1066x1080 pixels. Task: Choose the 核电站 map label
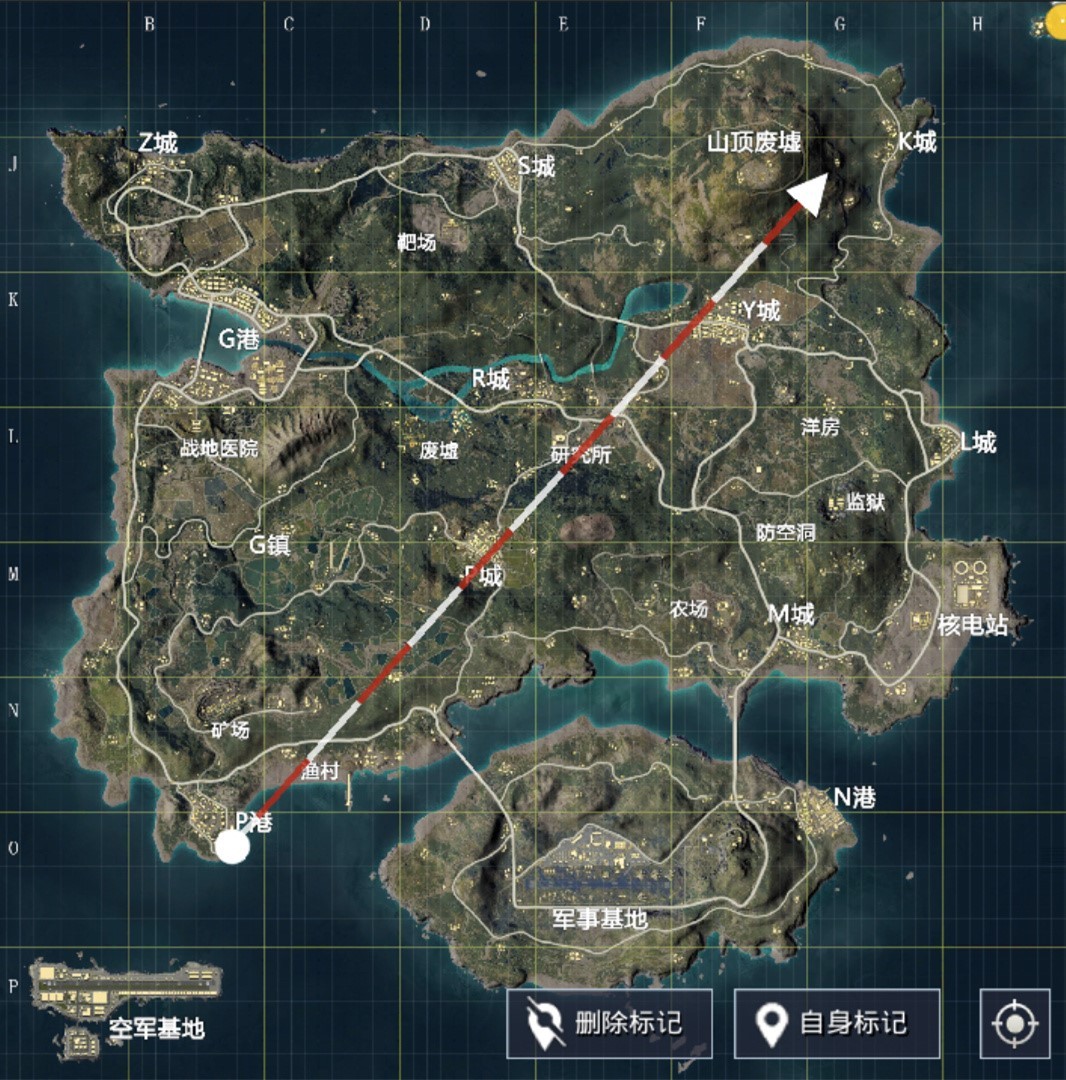tap(972, 626)
